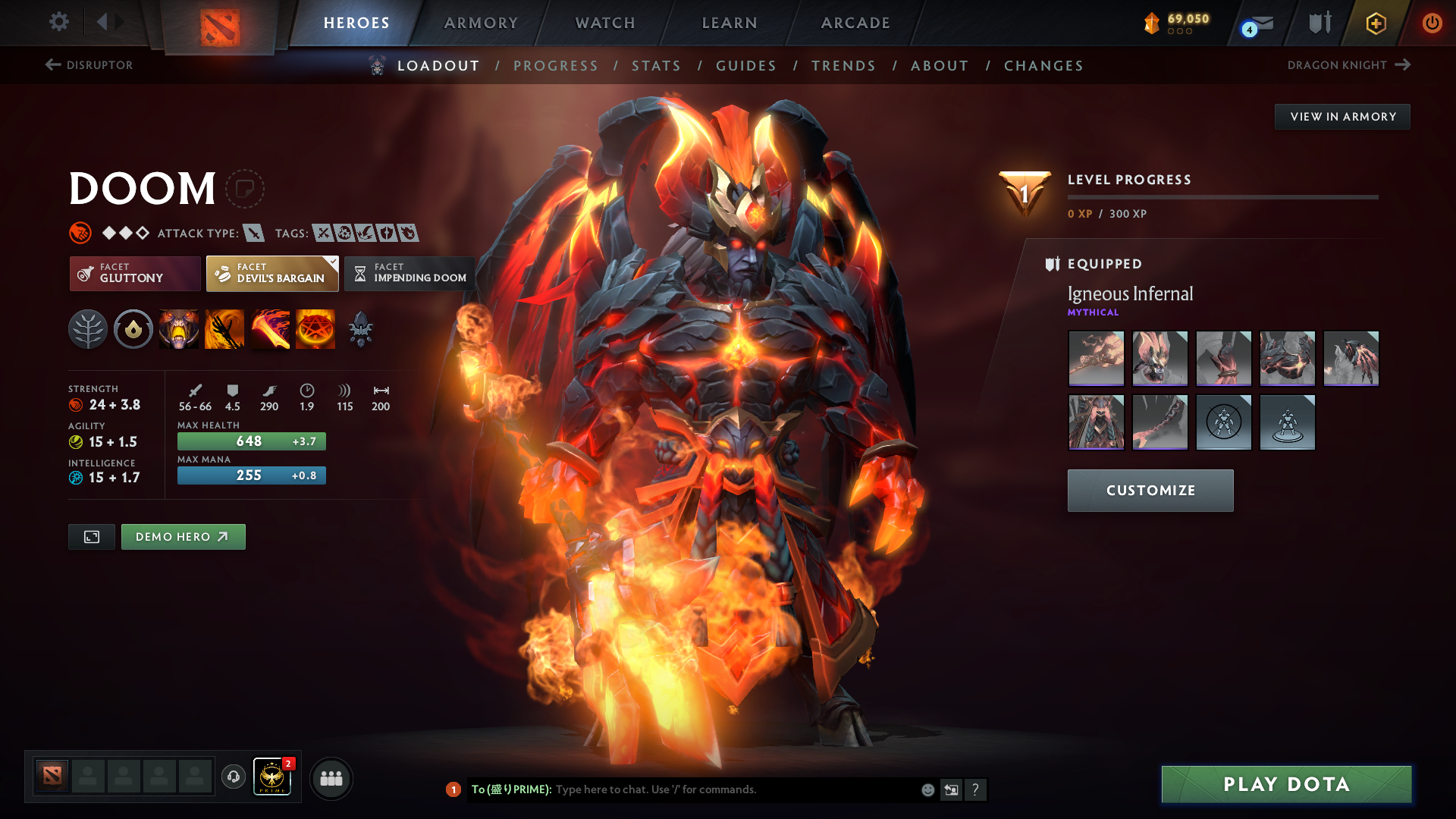
Task: Open the Customize loadout button
Action: [x=1150, y=491]
